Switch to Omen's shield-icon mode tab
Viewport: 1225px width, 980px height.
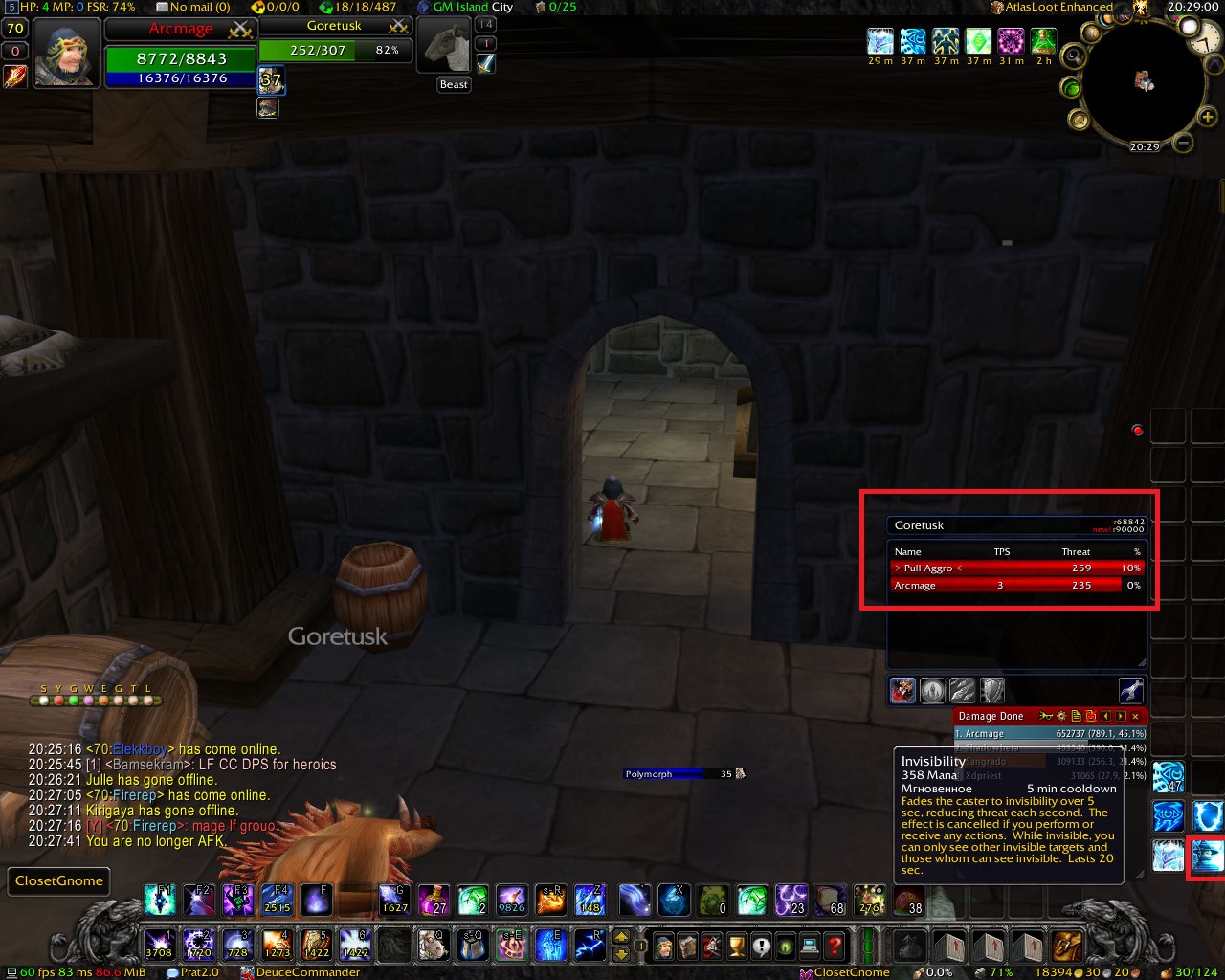click(991, 690)
